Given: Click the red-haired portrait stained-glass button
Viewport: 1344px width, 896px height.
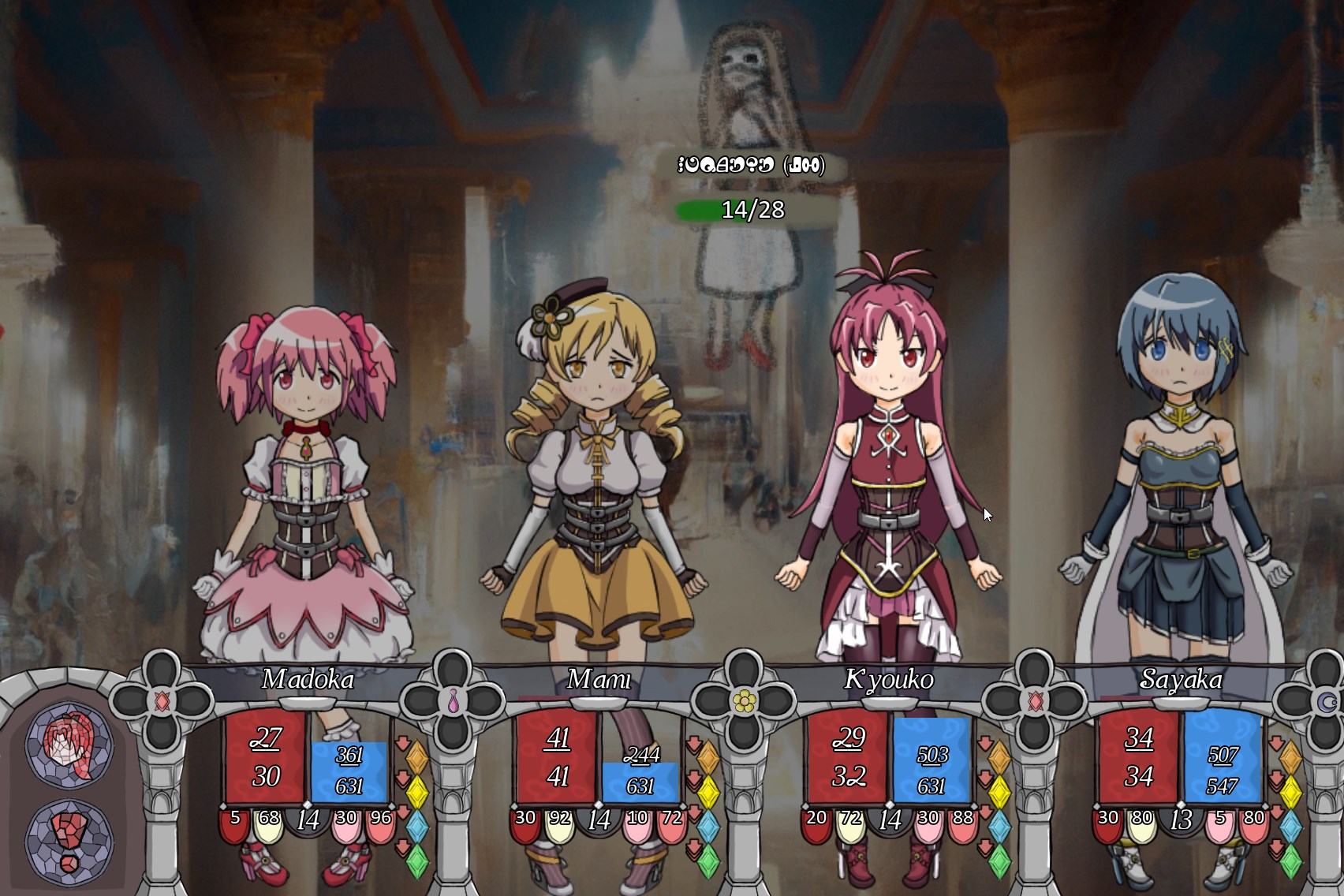Looking at the screenshot, I should (70, 744).
